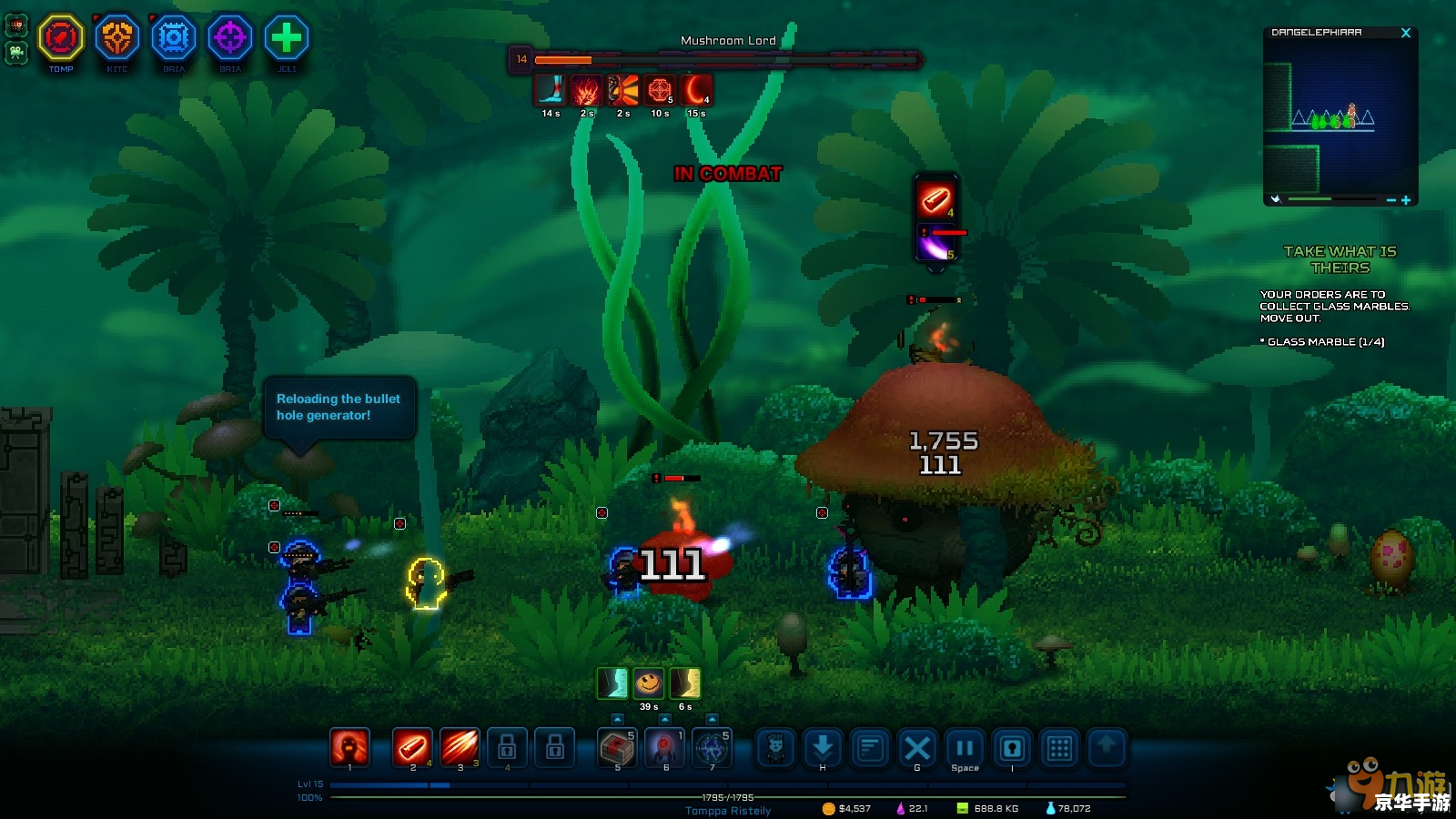This screenshot has height=819, width=1456.
Task: Click the green camera icon
Action: (16, 52)
